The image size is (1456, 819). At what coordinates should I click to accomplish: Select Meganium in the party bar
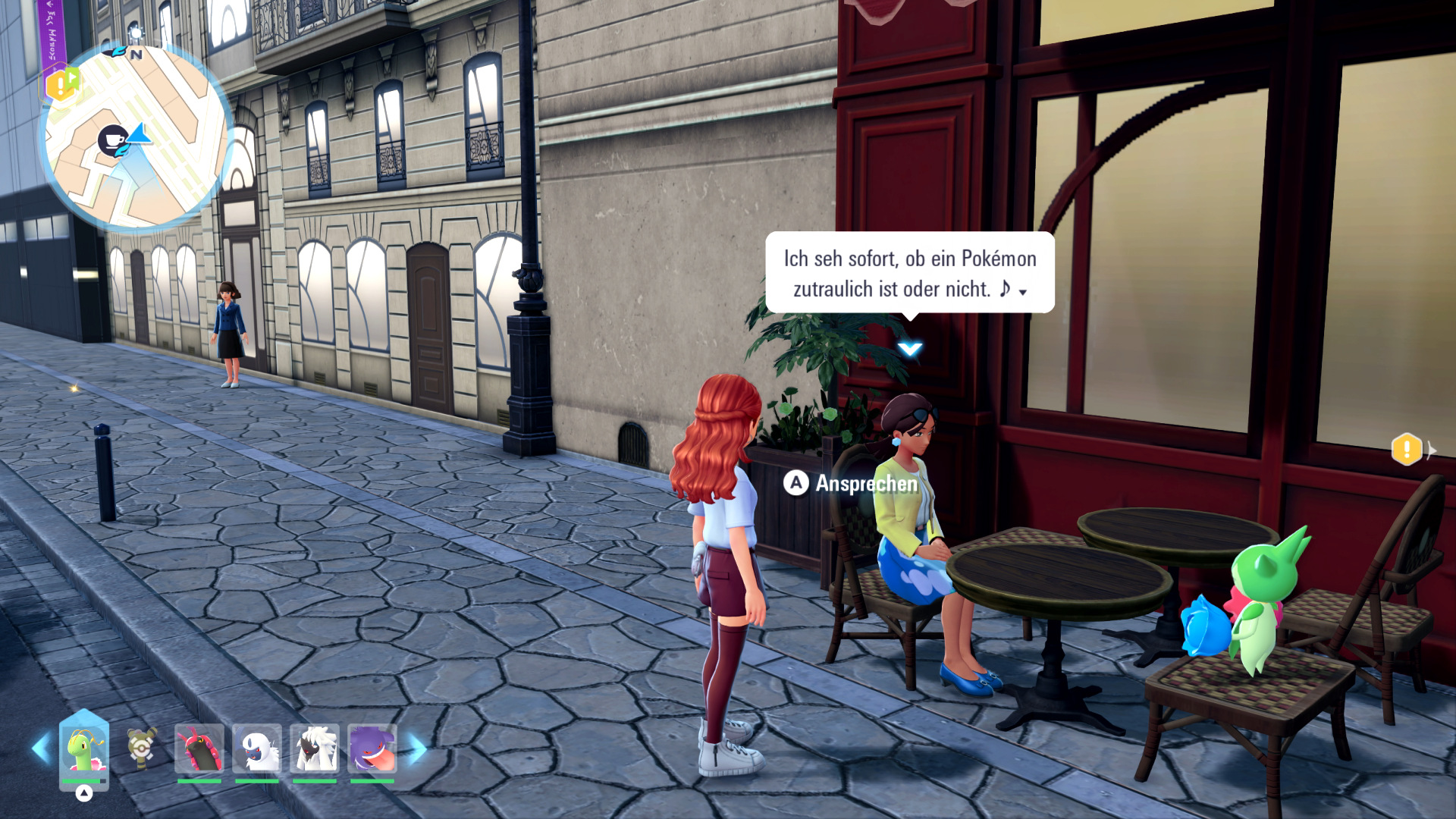point(83,748)
